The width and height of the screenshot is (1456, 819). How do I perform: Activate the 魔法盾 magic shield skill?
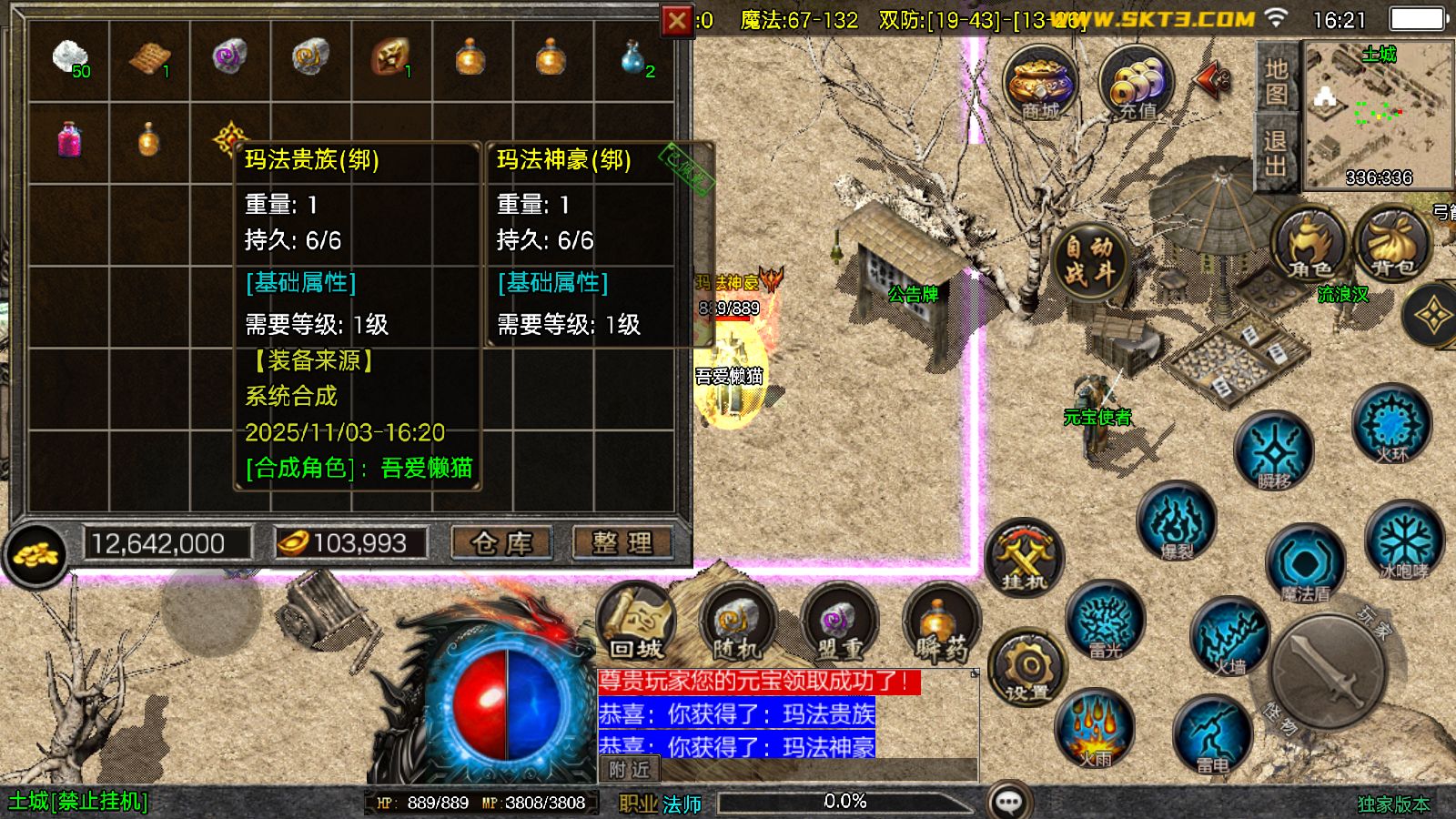click(x=1305, y=566)
